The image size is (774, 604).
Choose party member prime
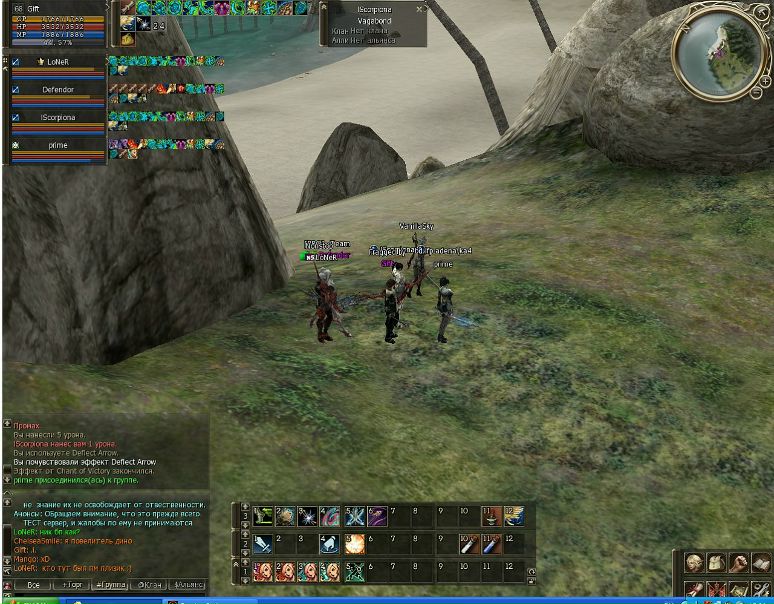(x=58, y=145)
